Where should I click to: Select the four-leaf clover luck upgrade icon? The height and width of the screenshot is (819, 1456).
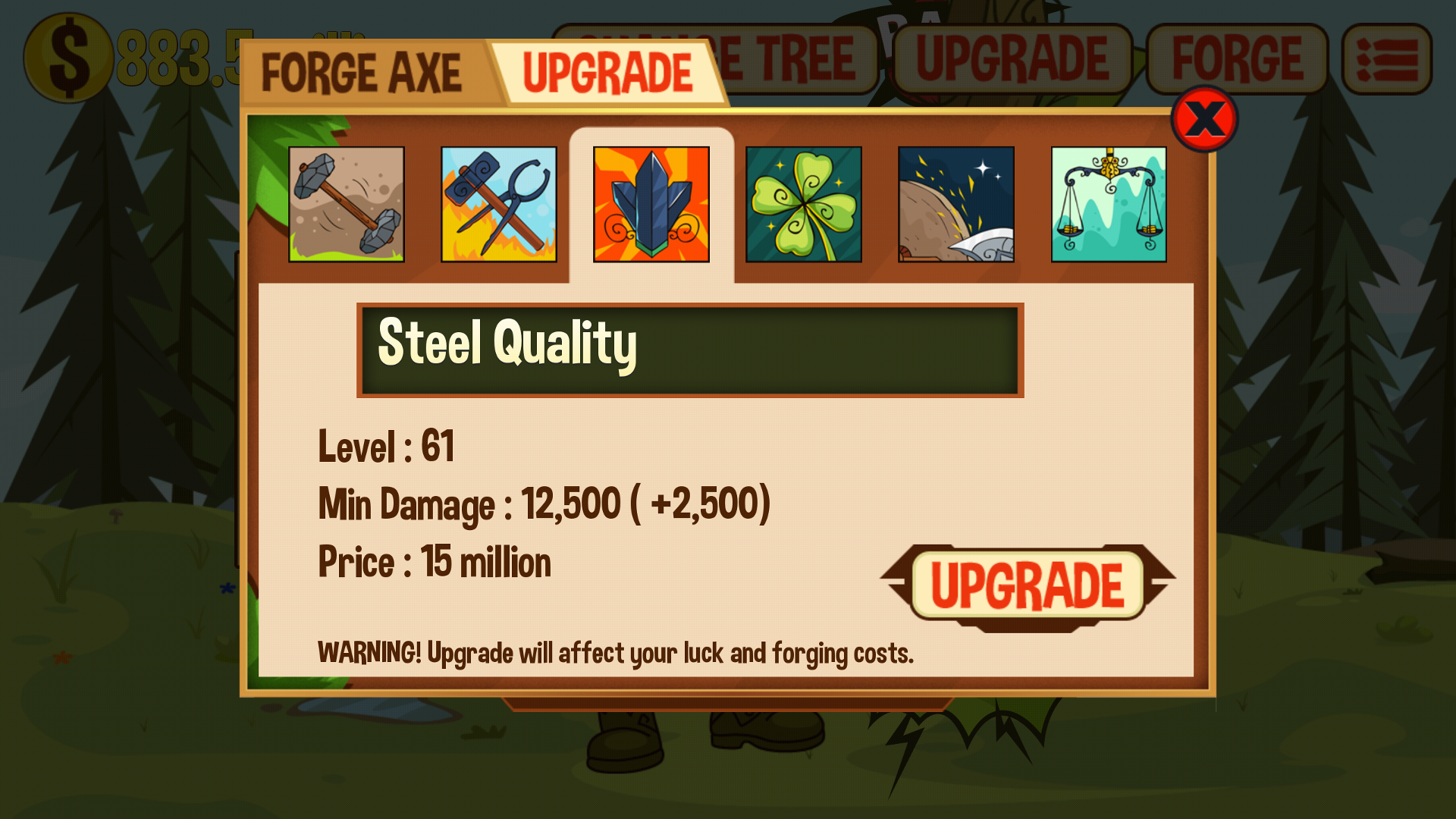click(803, 204)
